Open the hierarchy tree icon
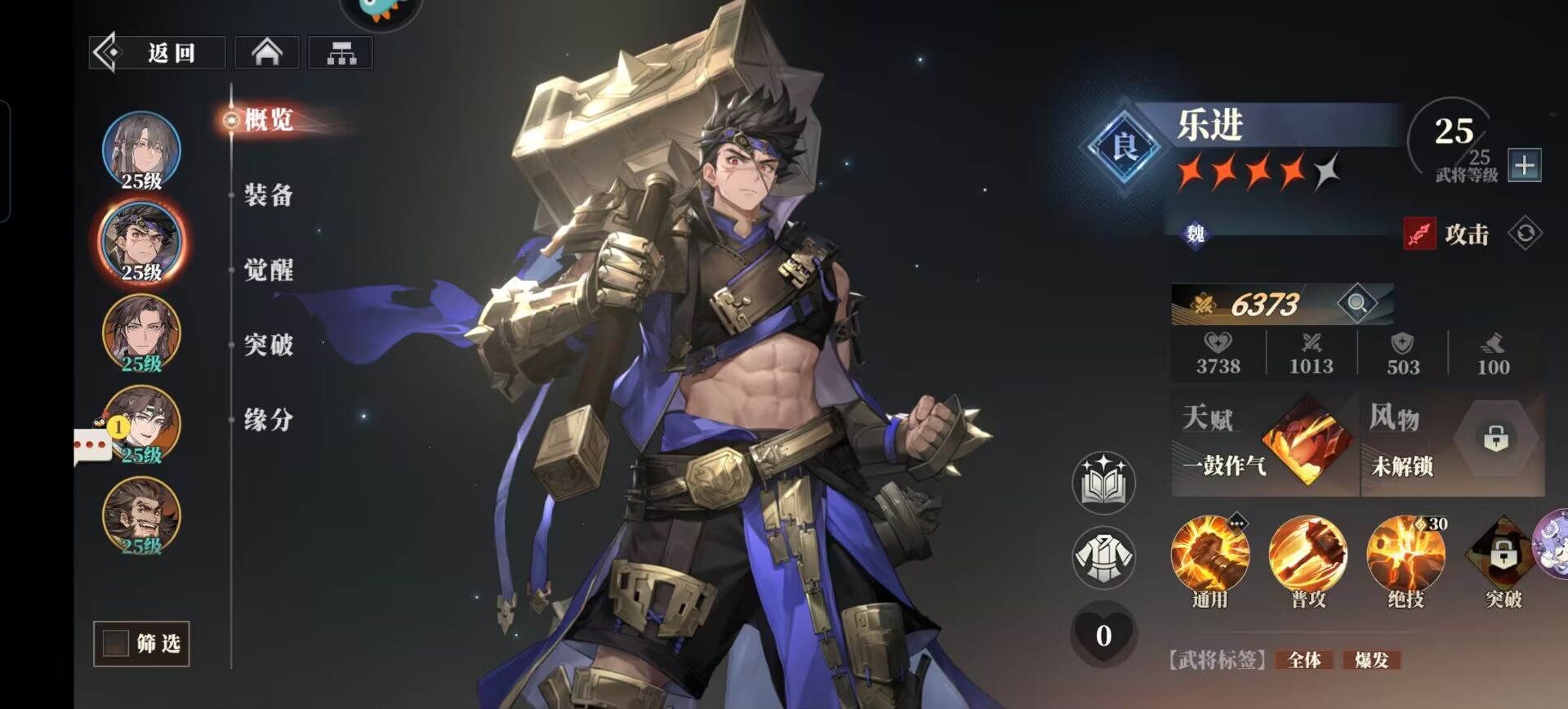Image resolution: width=1568 pixels, height=709 pixels. (x=341, y=53)
